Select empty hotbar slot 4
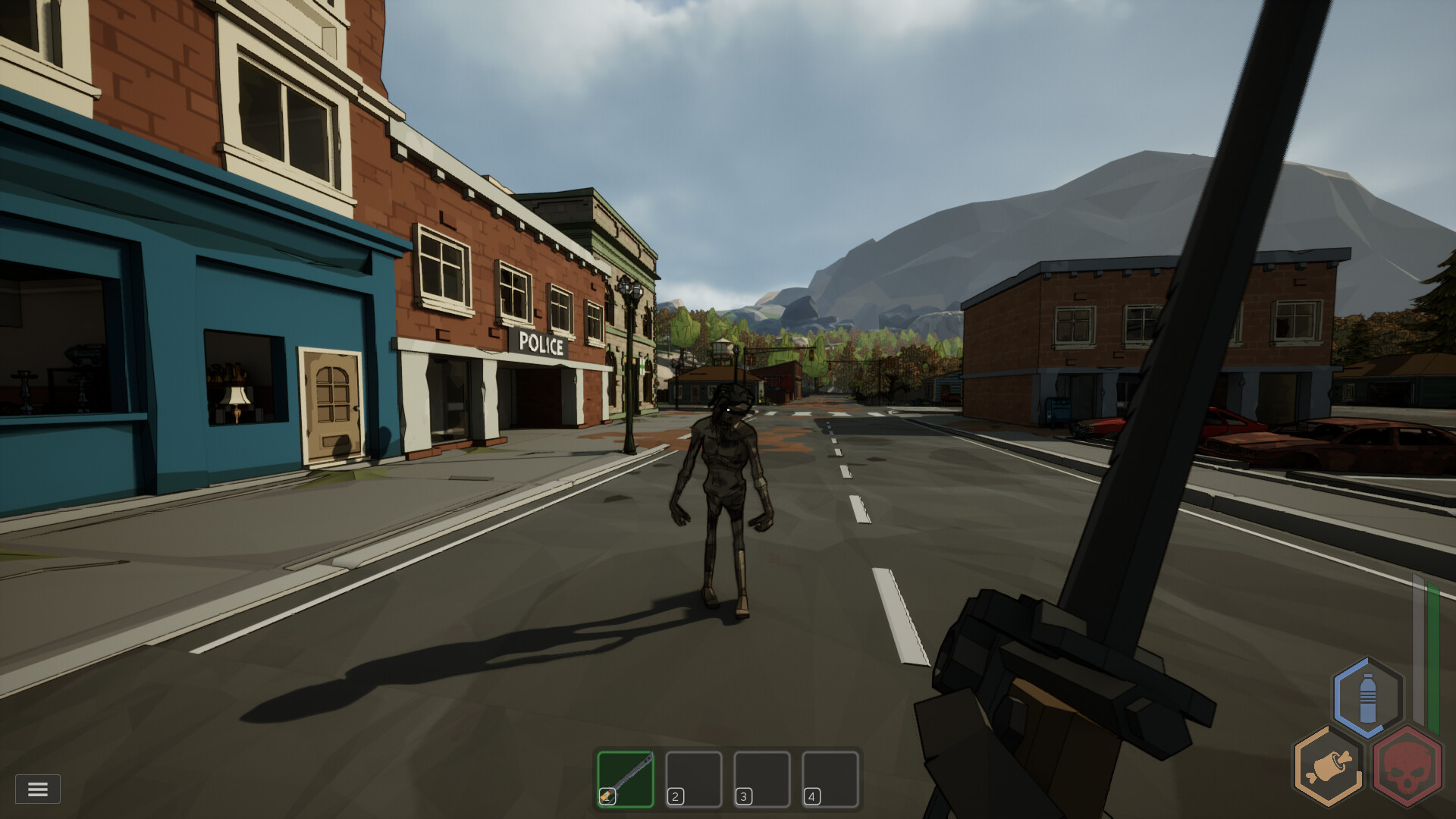This screenshot has width=1456, height=819. click(830, 778)
